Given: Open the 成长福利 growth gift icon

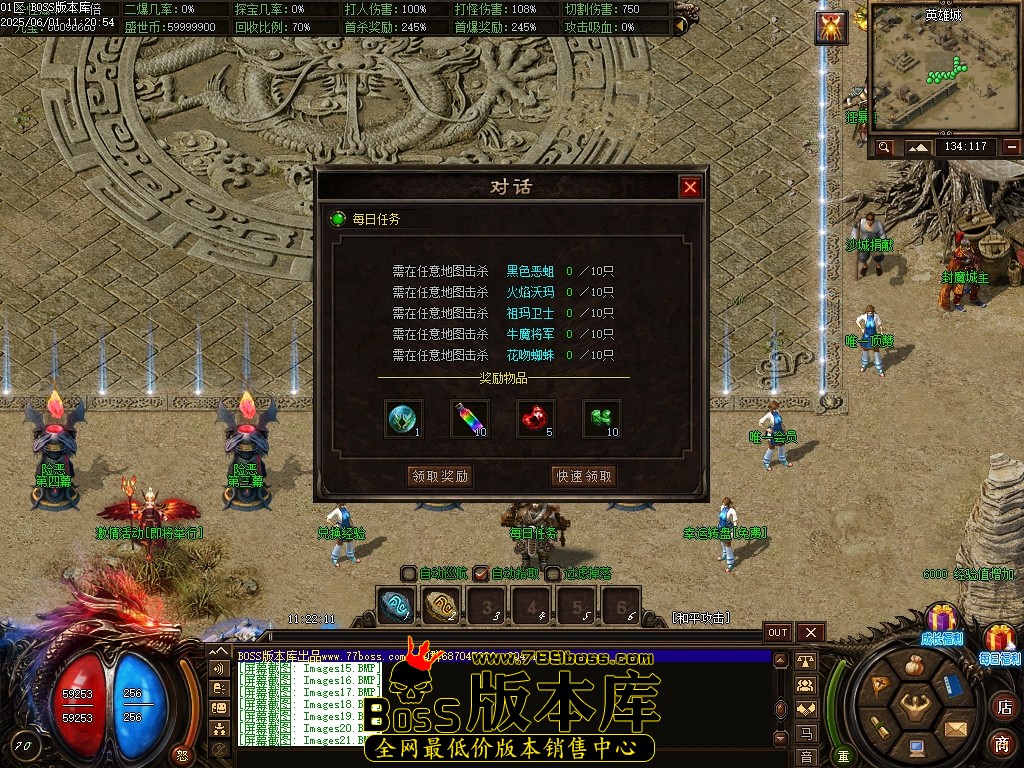Looking at the screenshot, I should click(x=940, y=621).
